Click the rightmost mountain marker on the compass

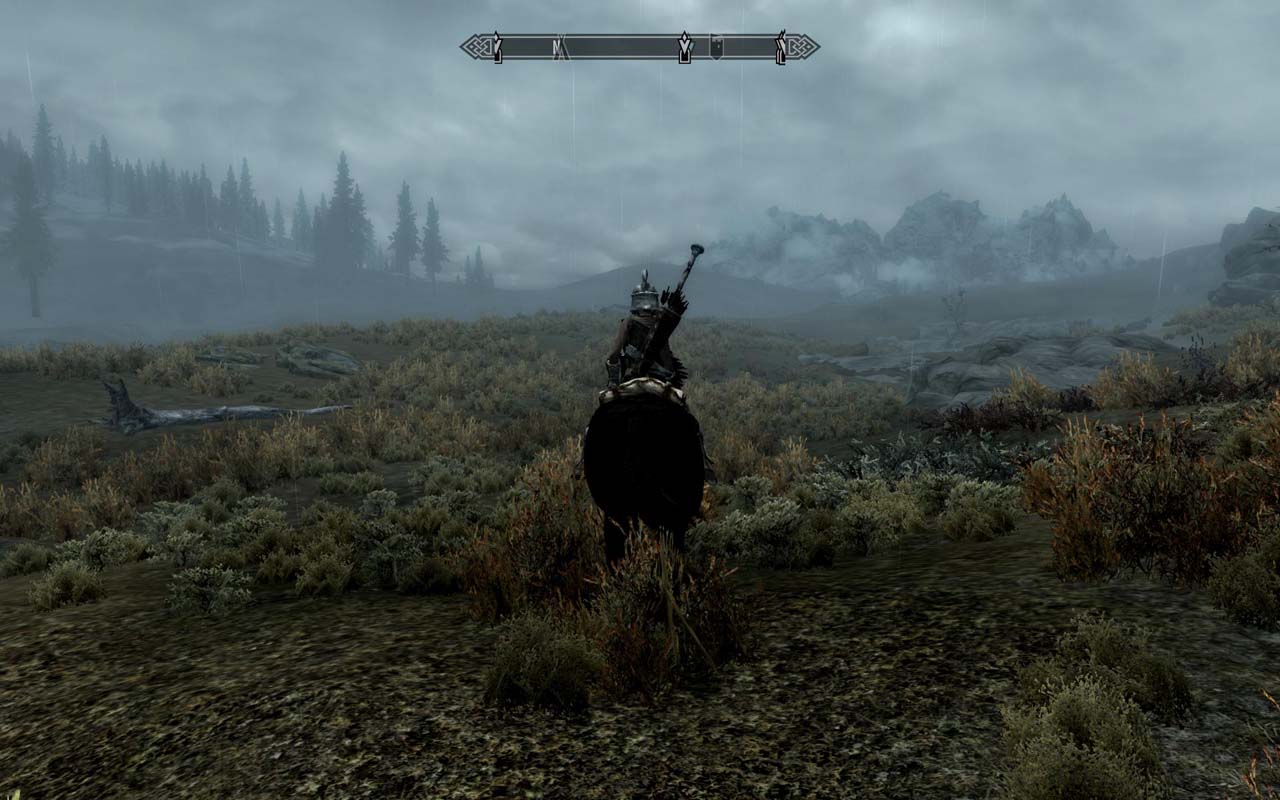pyautogui.click(x=781, y=46)
